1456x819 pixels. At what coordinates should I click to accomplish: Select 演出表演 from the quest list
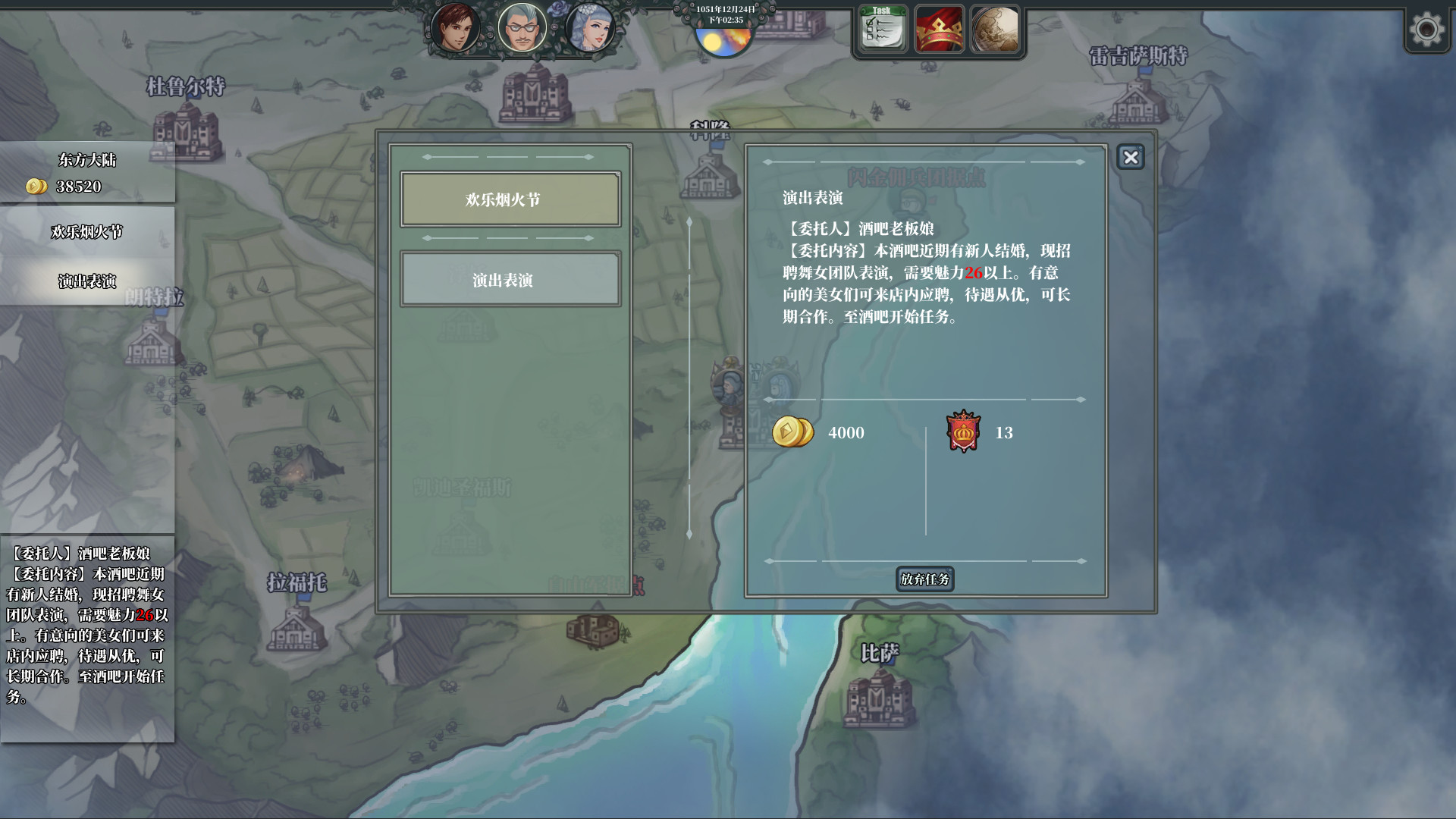coord(510,279)
